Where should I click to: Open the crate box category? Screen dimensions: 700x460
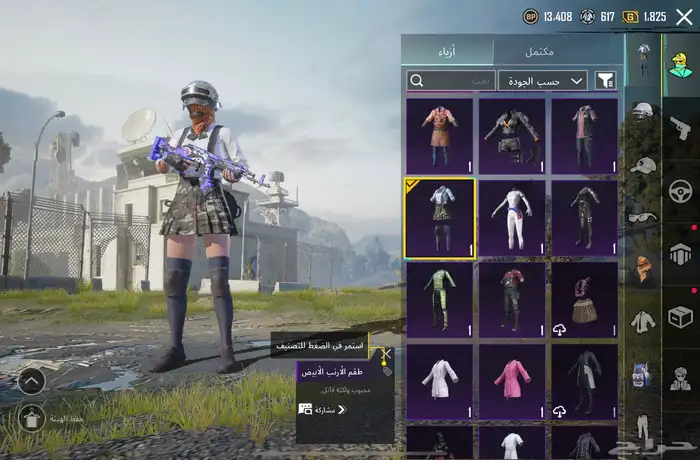681,317
